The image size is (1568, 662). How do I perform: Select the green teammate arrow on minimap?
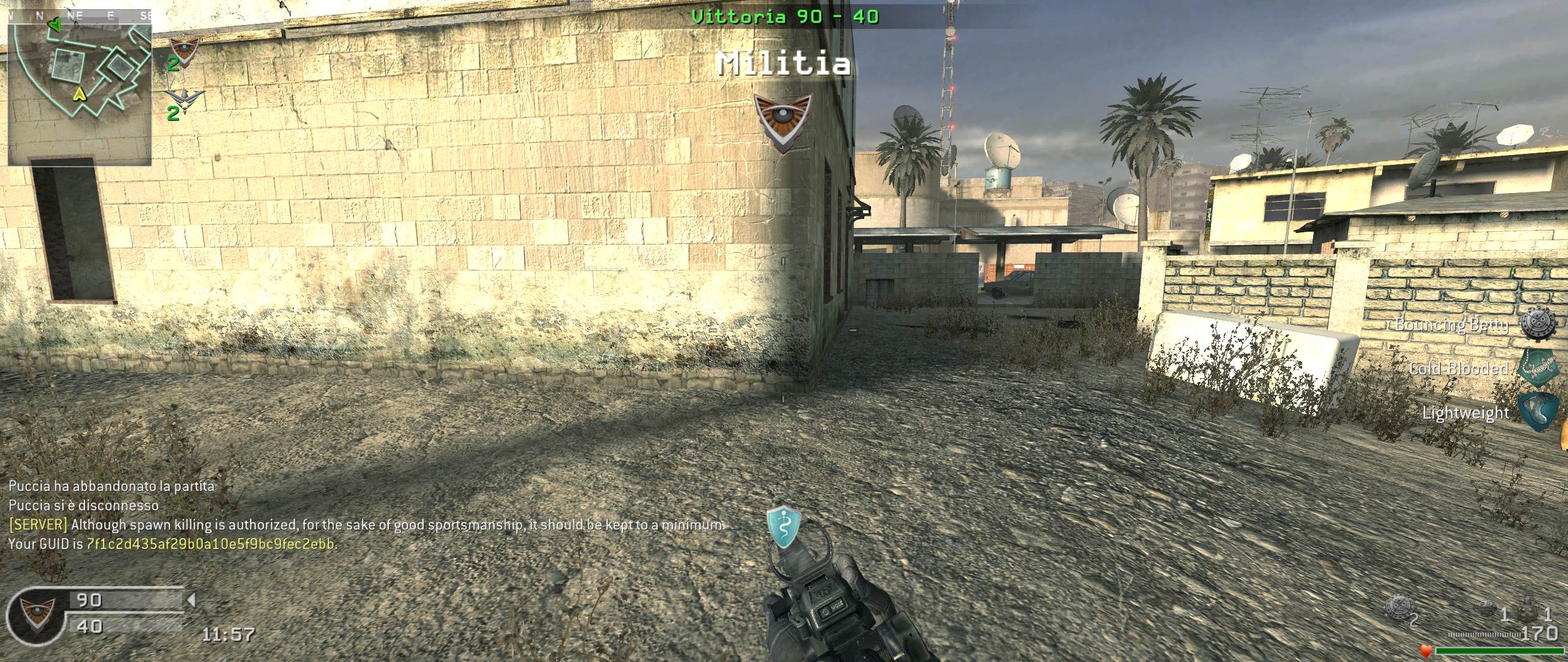point(54,25)
